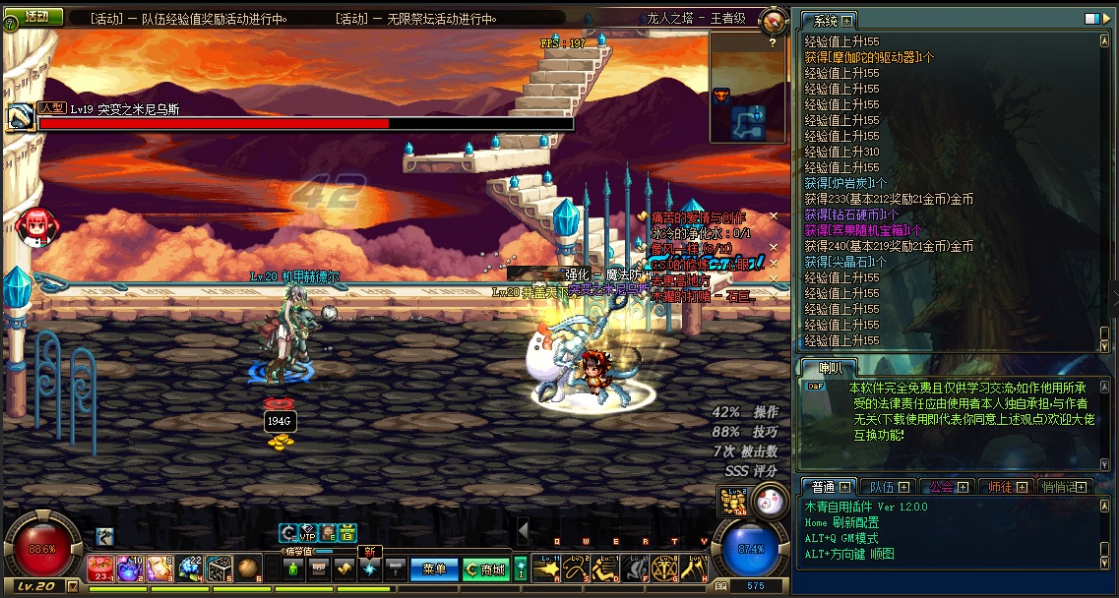Open the 商城 shop button
Image resolution: width=1119 pixels, height=598 pixels.
coord(485,569)
